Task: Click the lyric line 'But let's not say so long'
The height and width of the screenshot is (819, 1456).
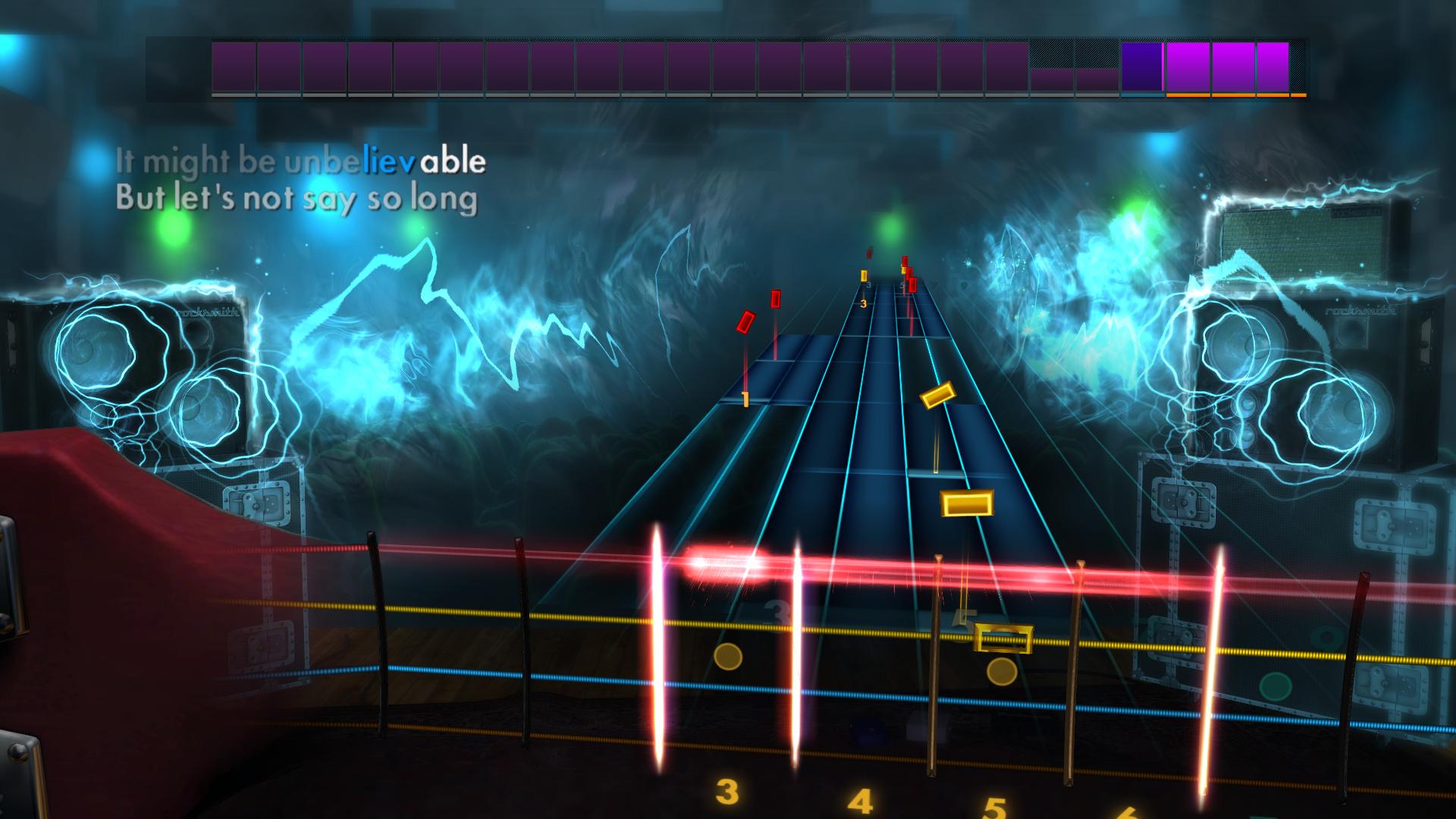Action: (x=296, y=199)
